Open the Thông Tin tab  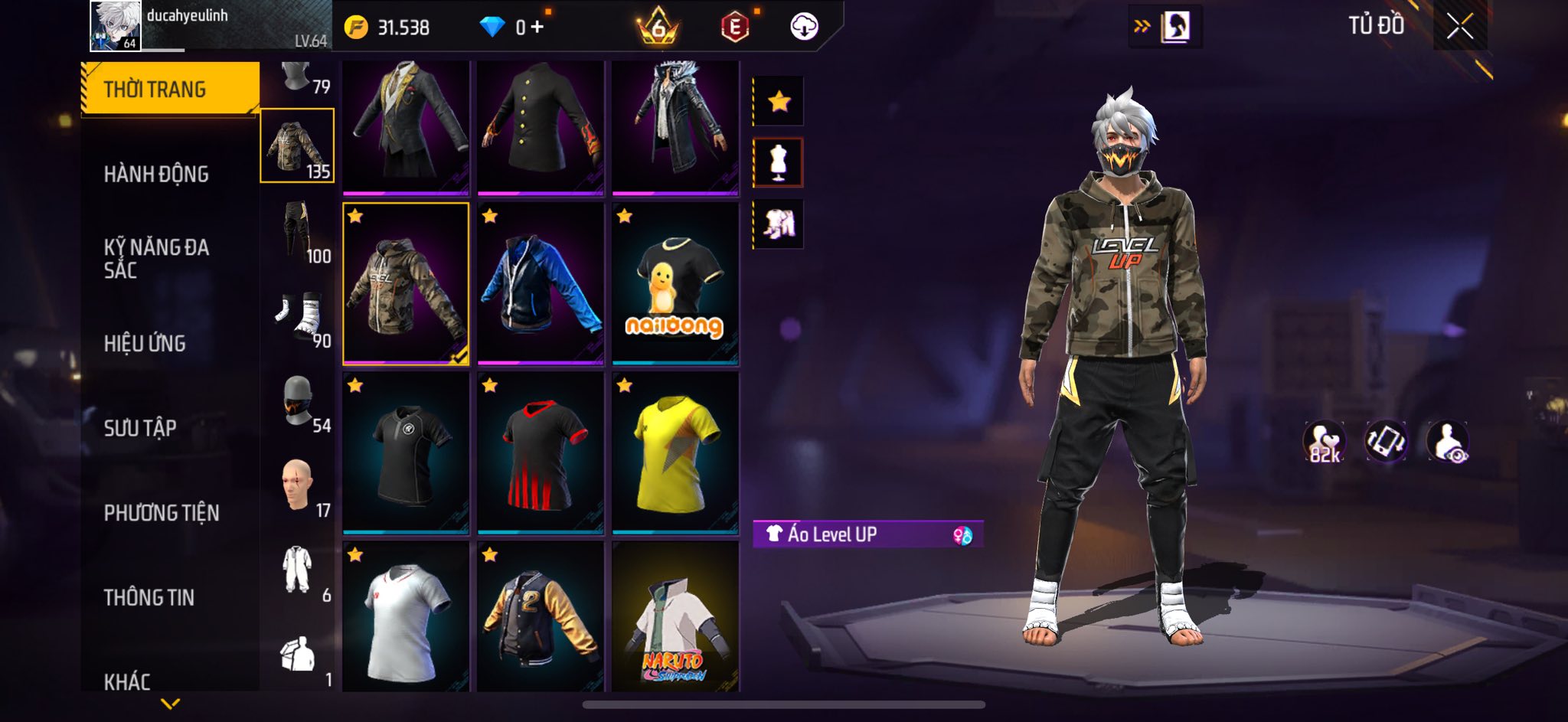(149, 597)
